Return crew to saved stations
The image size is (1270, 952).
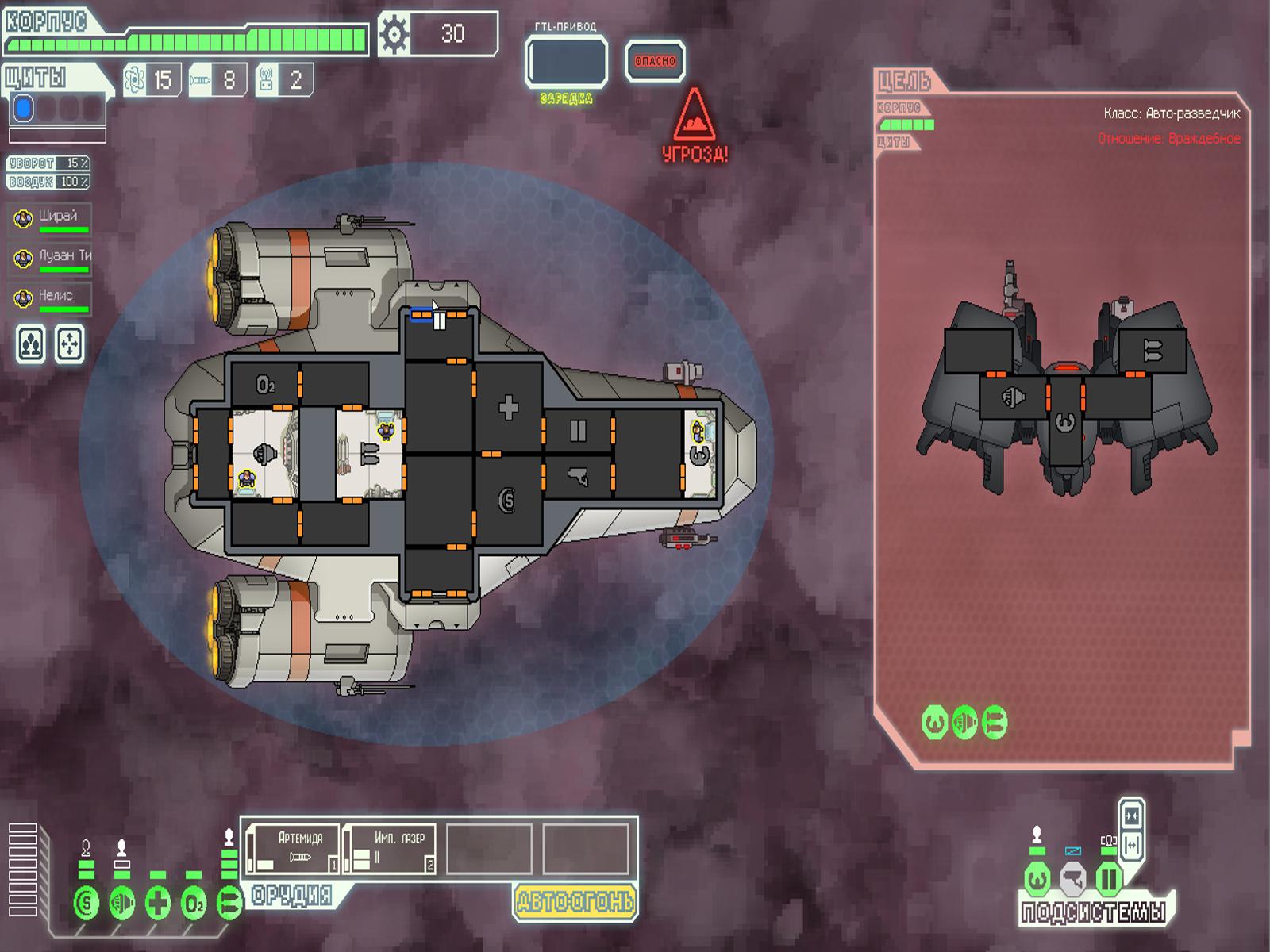point(70,344)
